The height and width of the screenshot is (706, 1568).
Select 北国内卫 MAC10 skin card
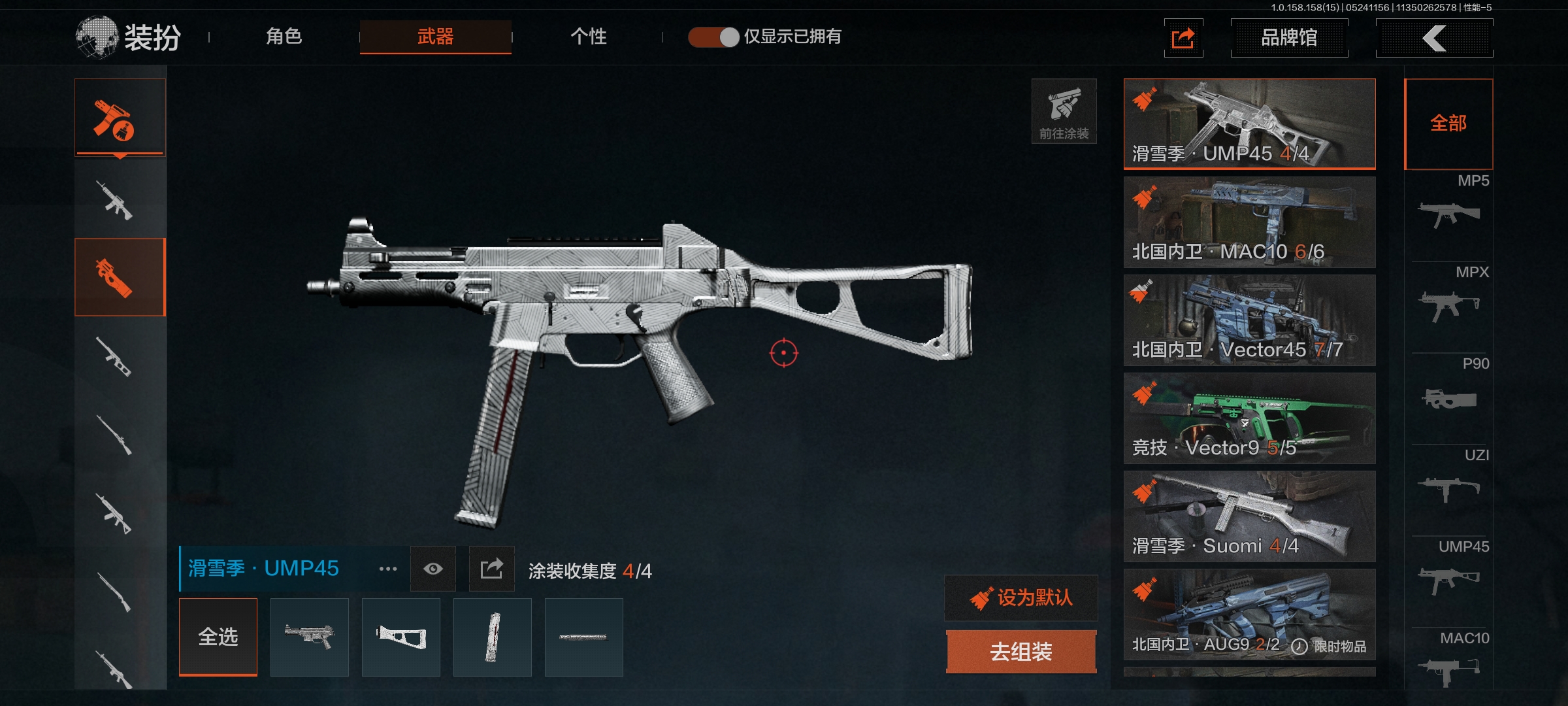pyautogui.click(x=1249, y=222)
